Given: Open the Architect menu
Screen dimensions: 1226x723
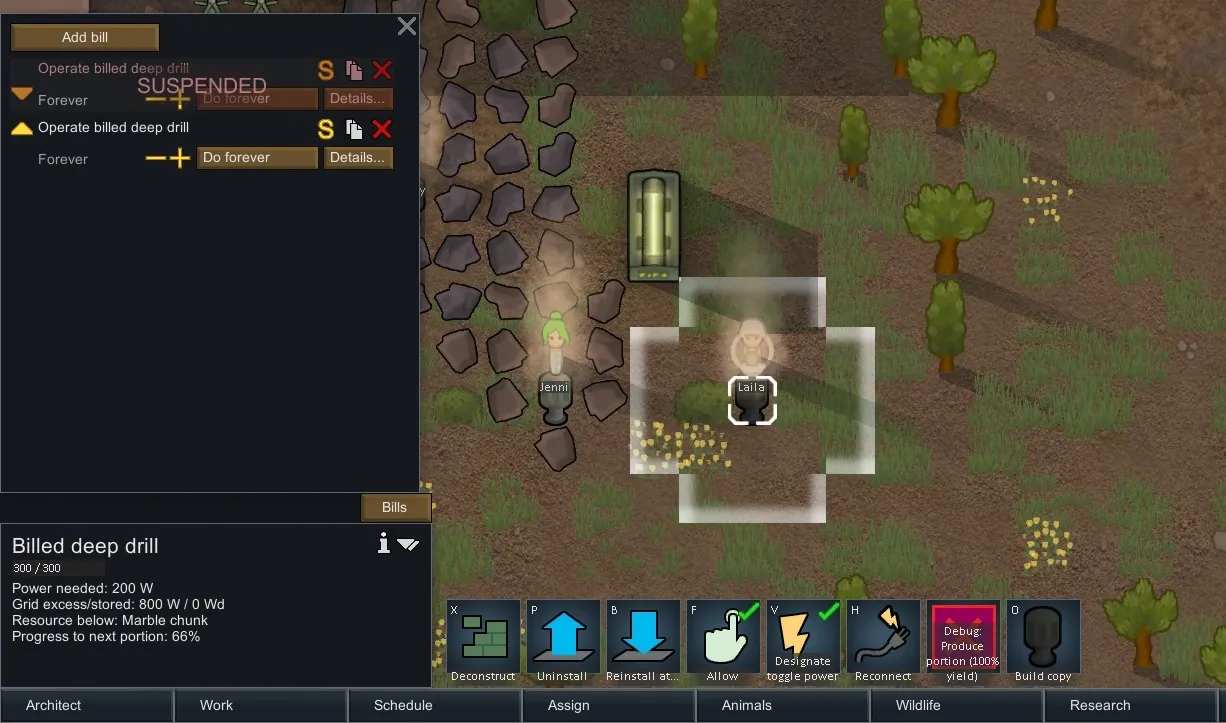Looking at the screenshot, I should tap(54, 705).
